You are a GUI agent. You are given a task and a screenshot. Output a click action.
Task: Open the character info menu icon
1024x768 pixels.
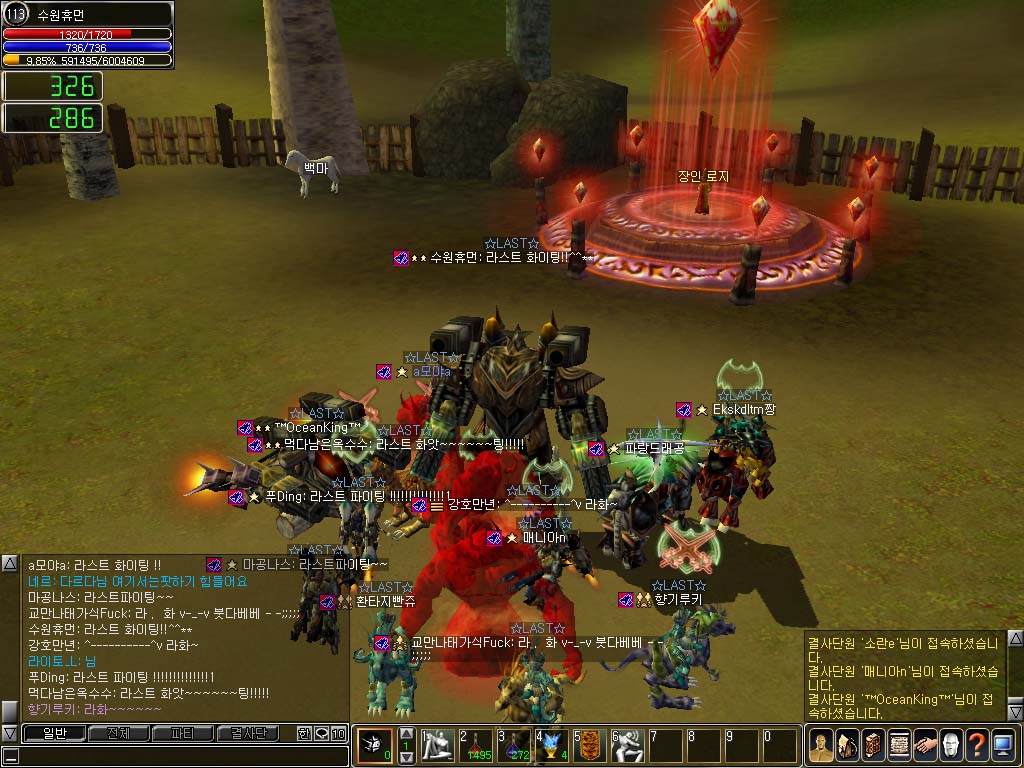tap(821, 746)
